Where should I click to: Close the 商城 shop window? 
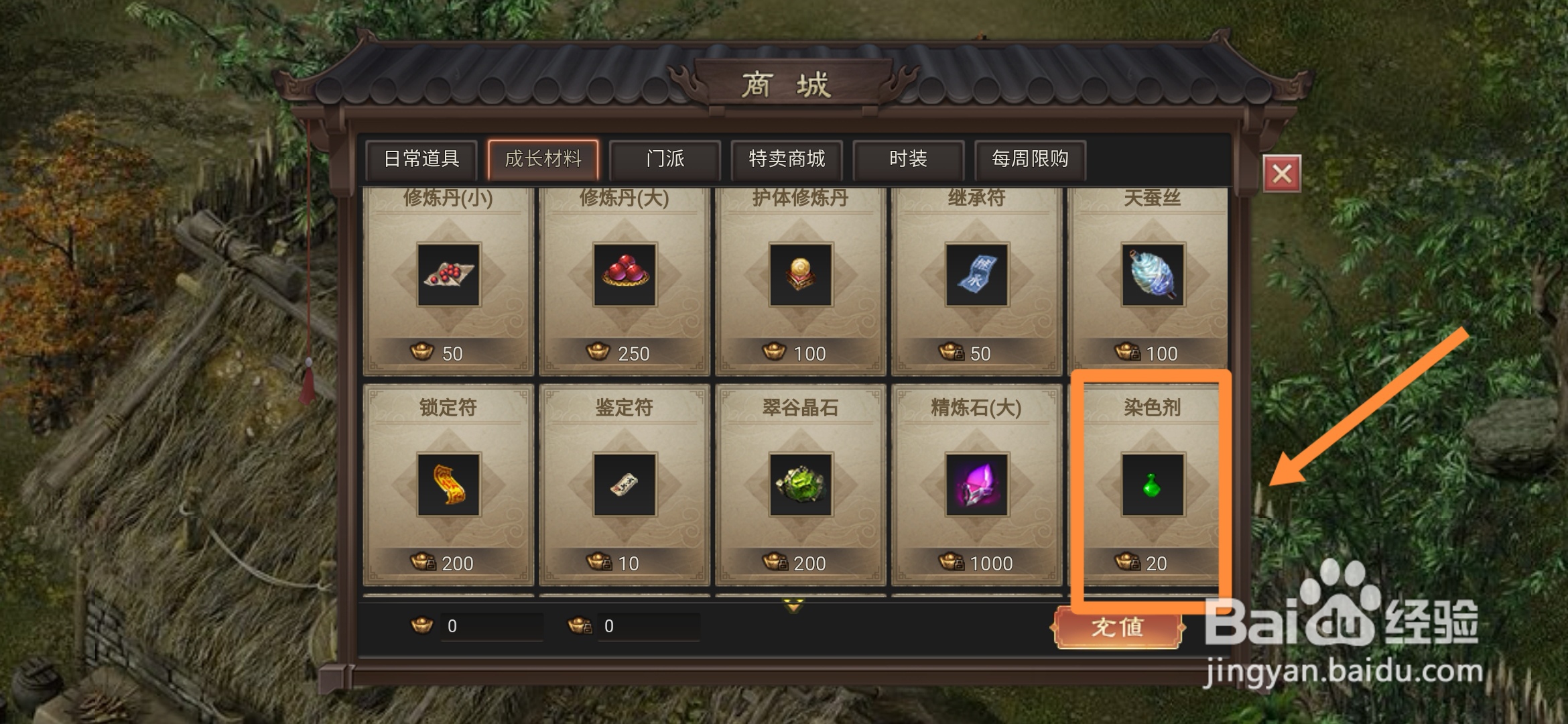1283,172
